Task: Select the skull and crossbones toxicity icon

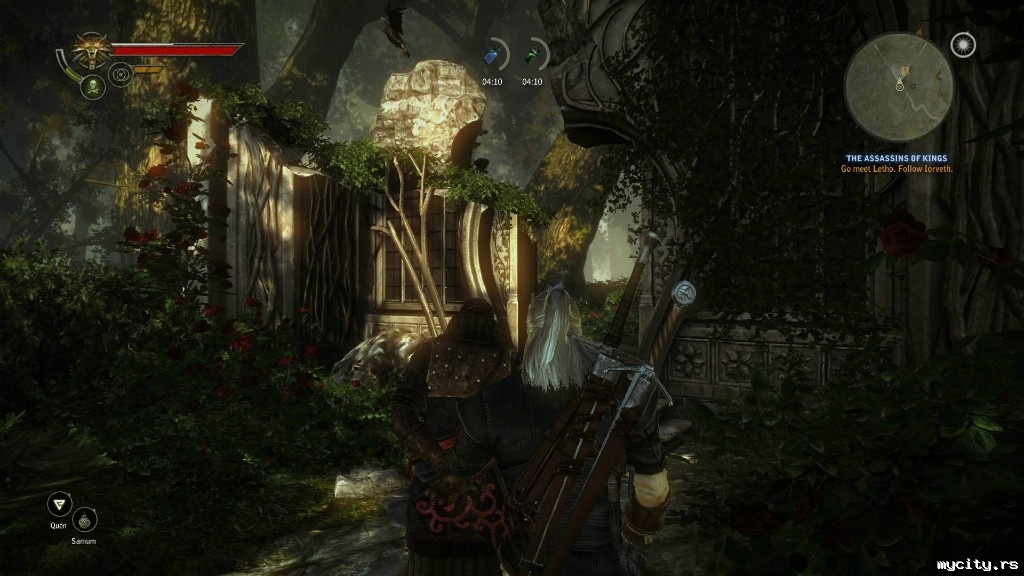Action: [92, 87]
